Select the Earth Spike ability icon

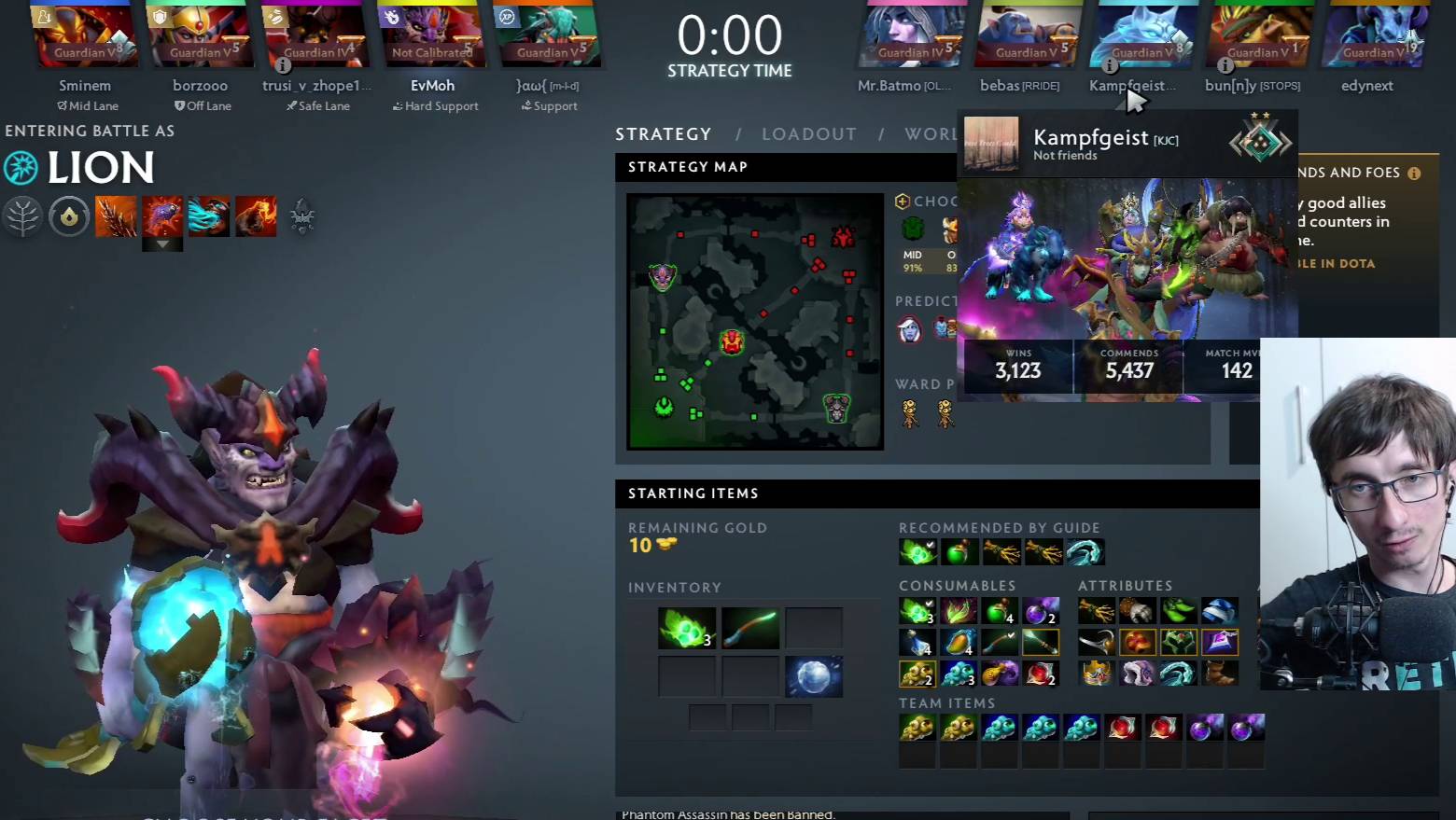tap(117, 215)
